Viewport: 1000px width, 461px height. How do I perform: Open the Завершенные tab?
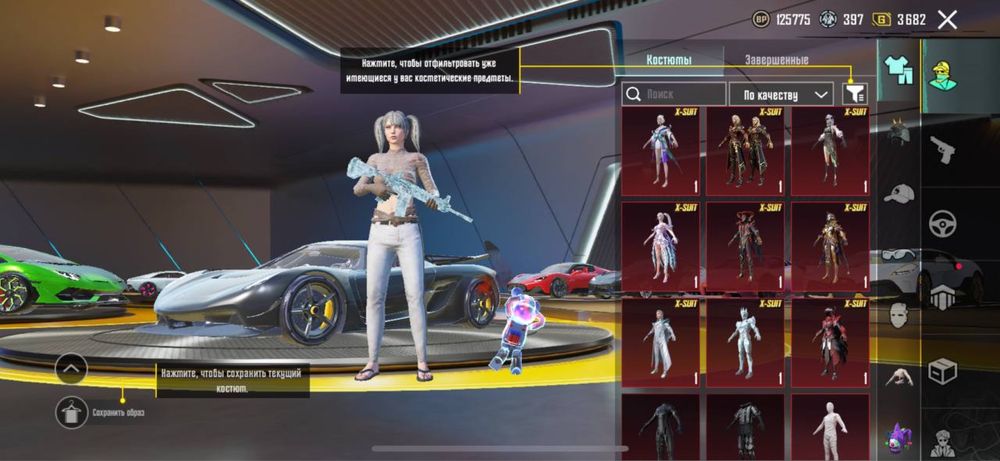point(776,60)
